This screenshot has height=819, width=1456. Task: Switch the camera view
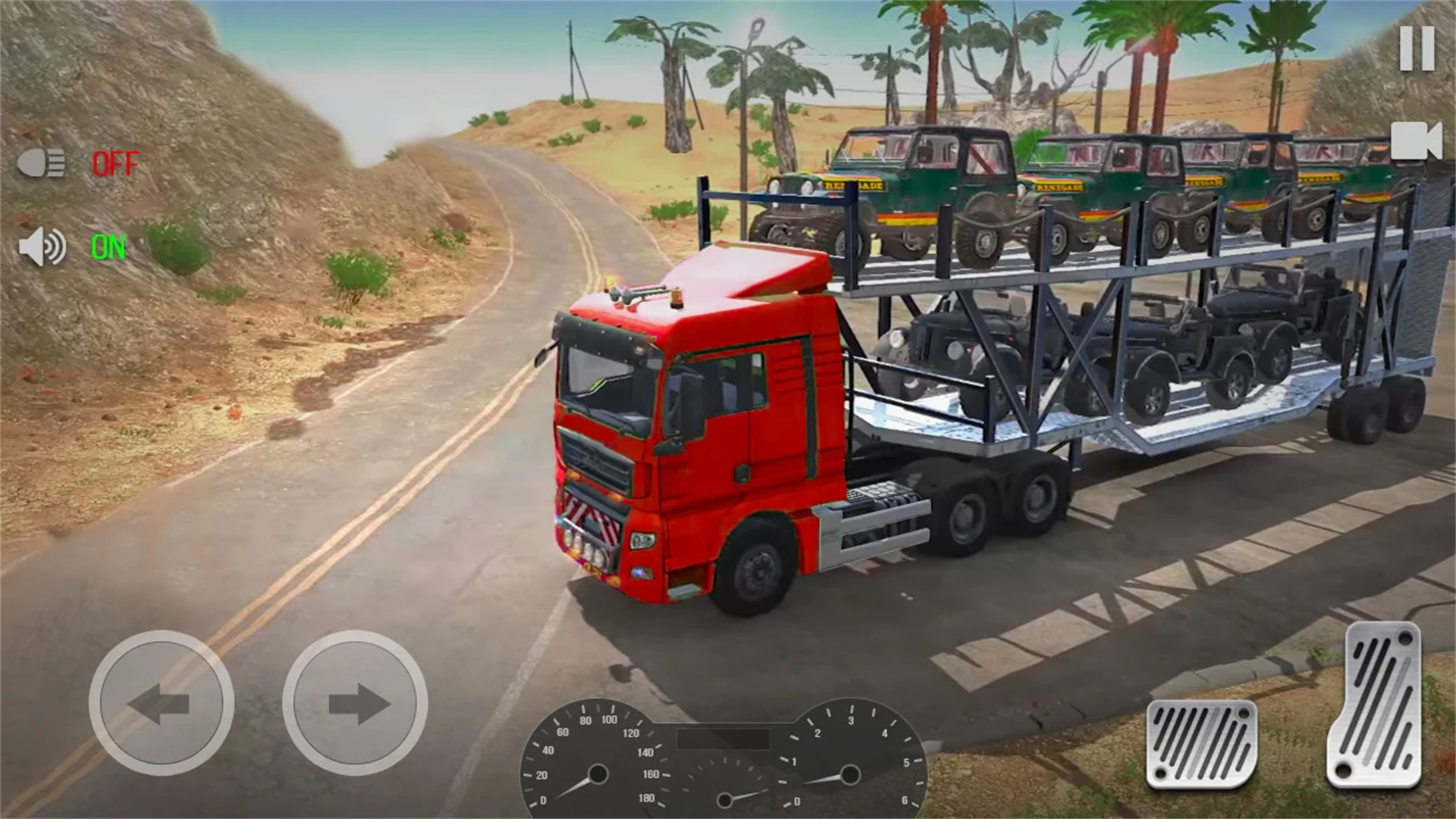(1415, 141)
